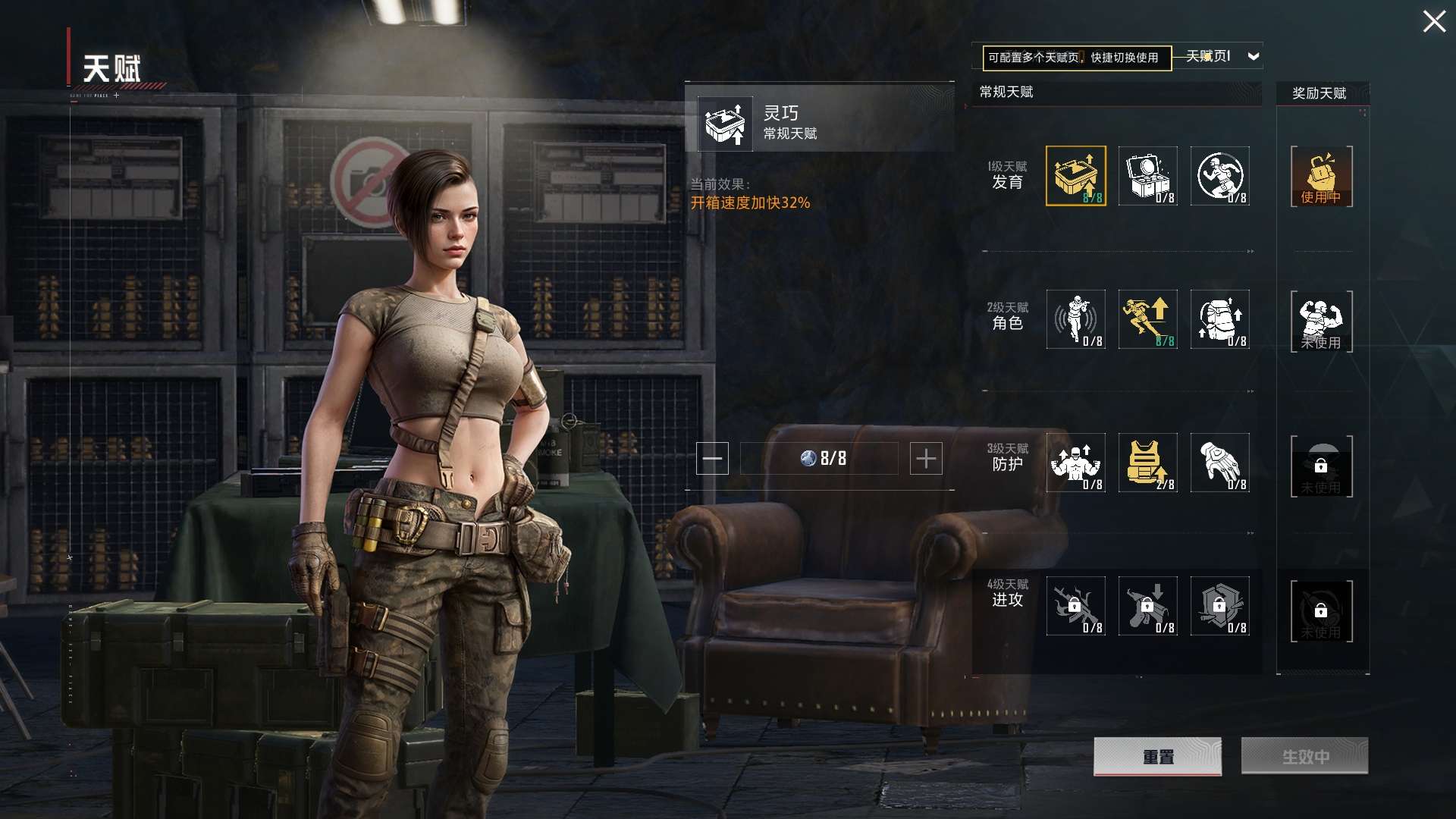This screenshot has width=1456, height=819.
Task: Choose the running figure circle talent
Action: [x=1219, y=176]
